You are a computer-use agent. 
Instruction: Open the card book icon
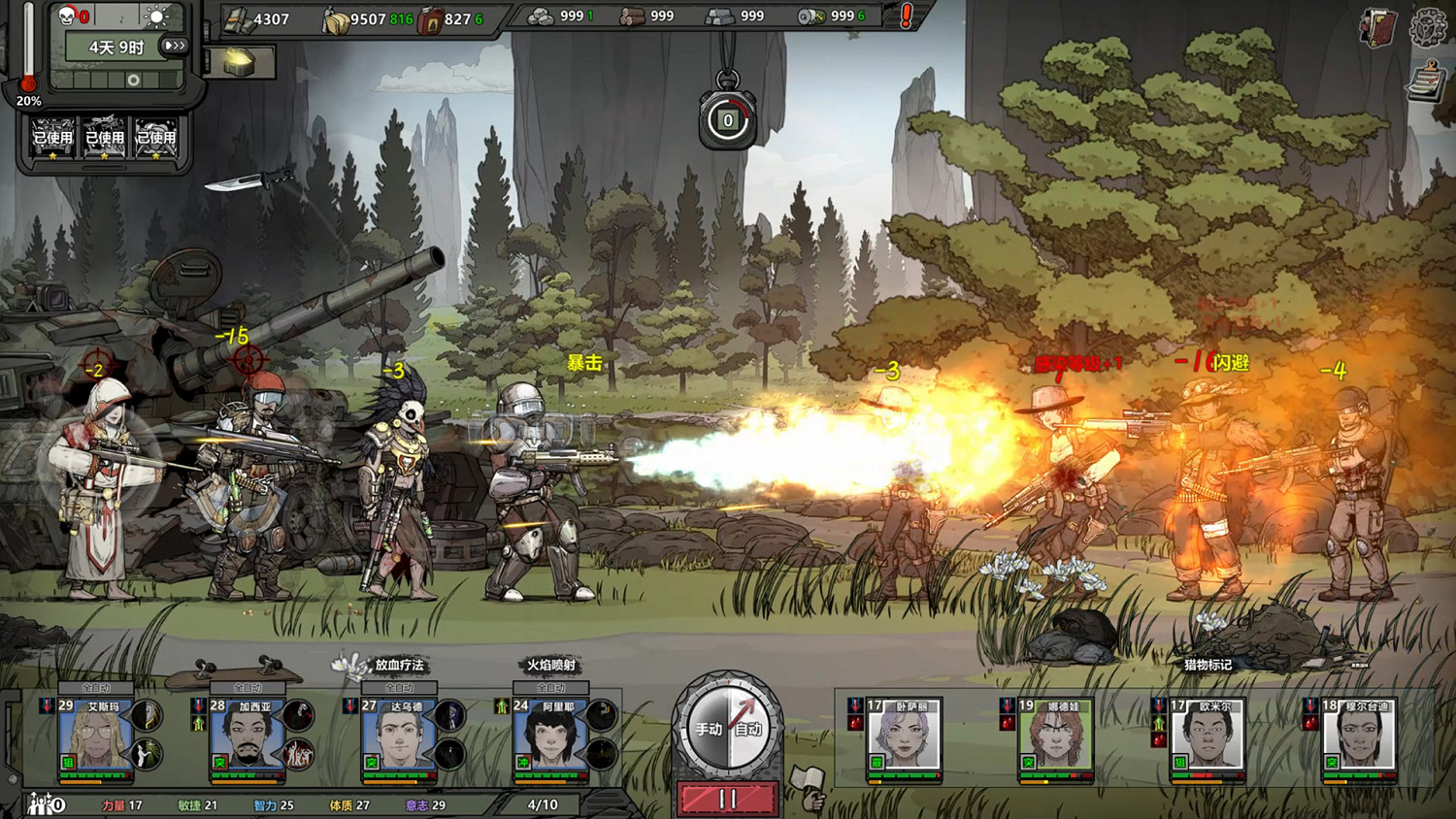coord(1378,27)
